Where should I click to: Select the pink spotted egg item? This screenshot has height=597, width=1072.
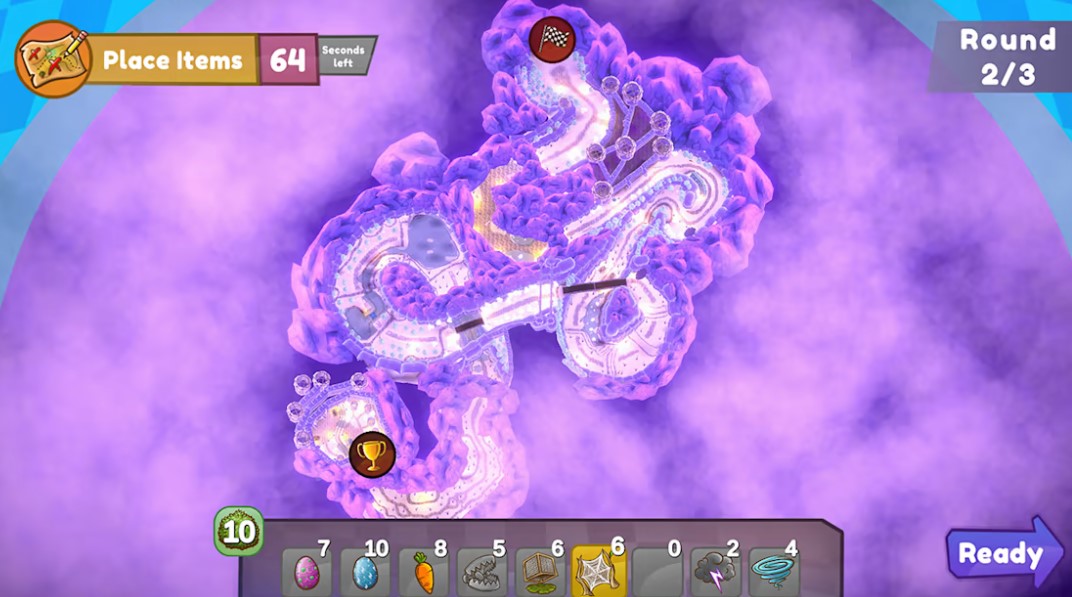tap(307, 572)
